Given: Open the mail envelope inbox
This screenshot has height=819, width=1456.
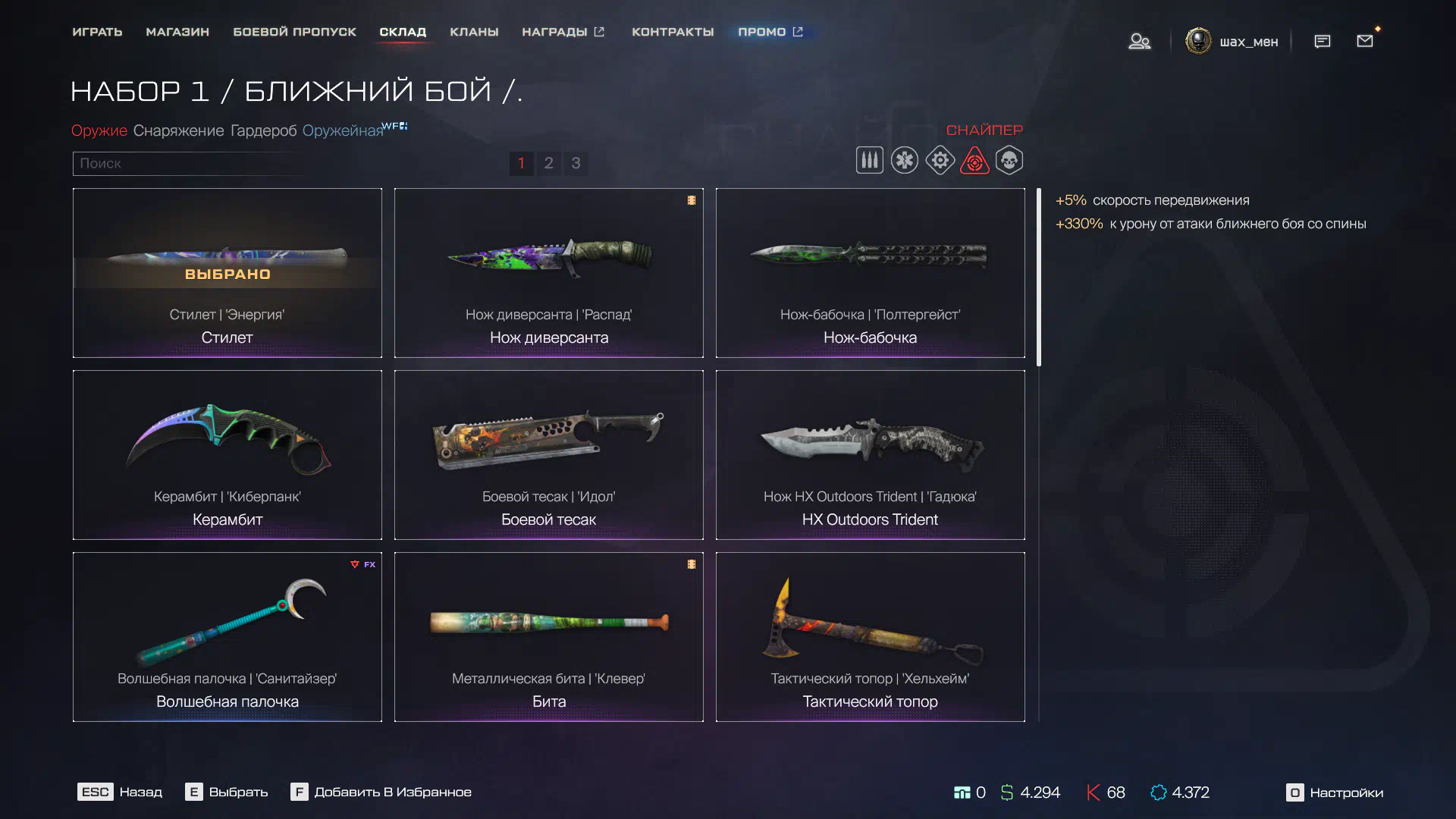Looking at the screenshot, I should pos(1364,41).
